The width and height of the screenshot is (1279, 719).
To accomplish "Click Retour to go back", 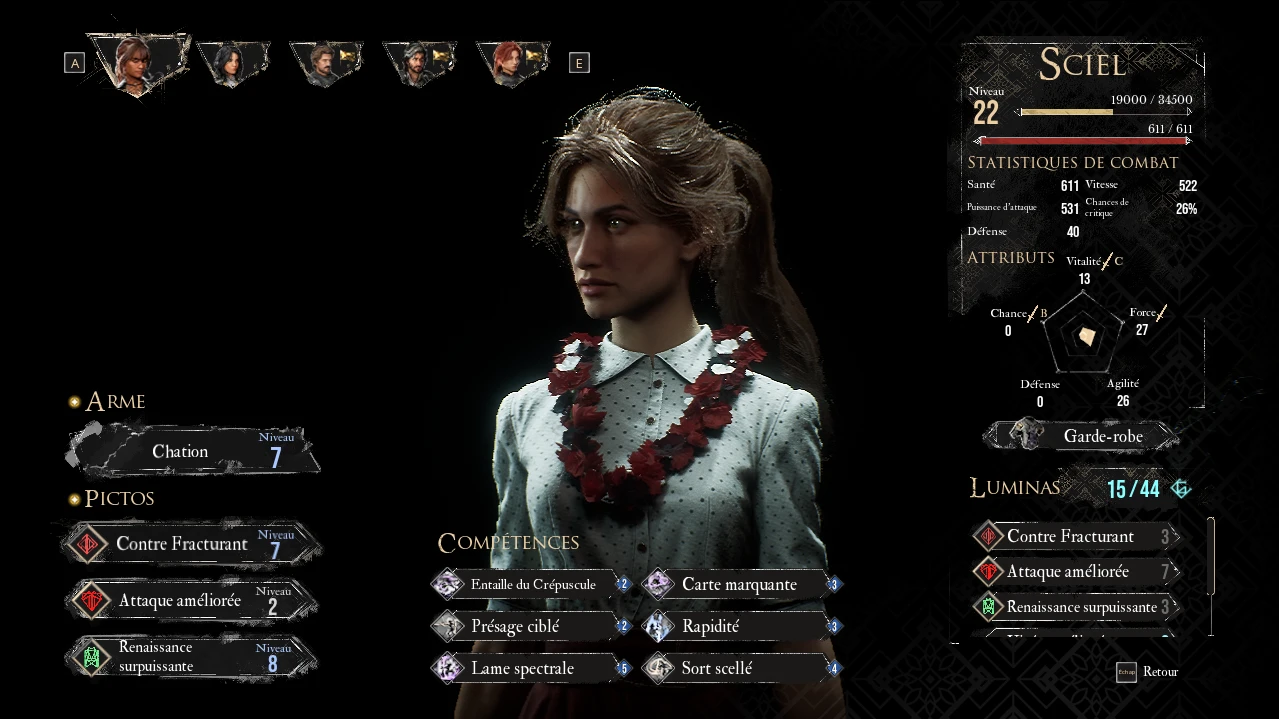I will tap(1148, 672).
